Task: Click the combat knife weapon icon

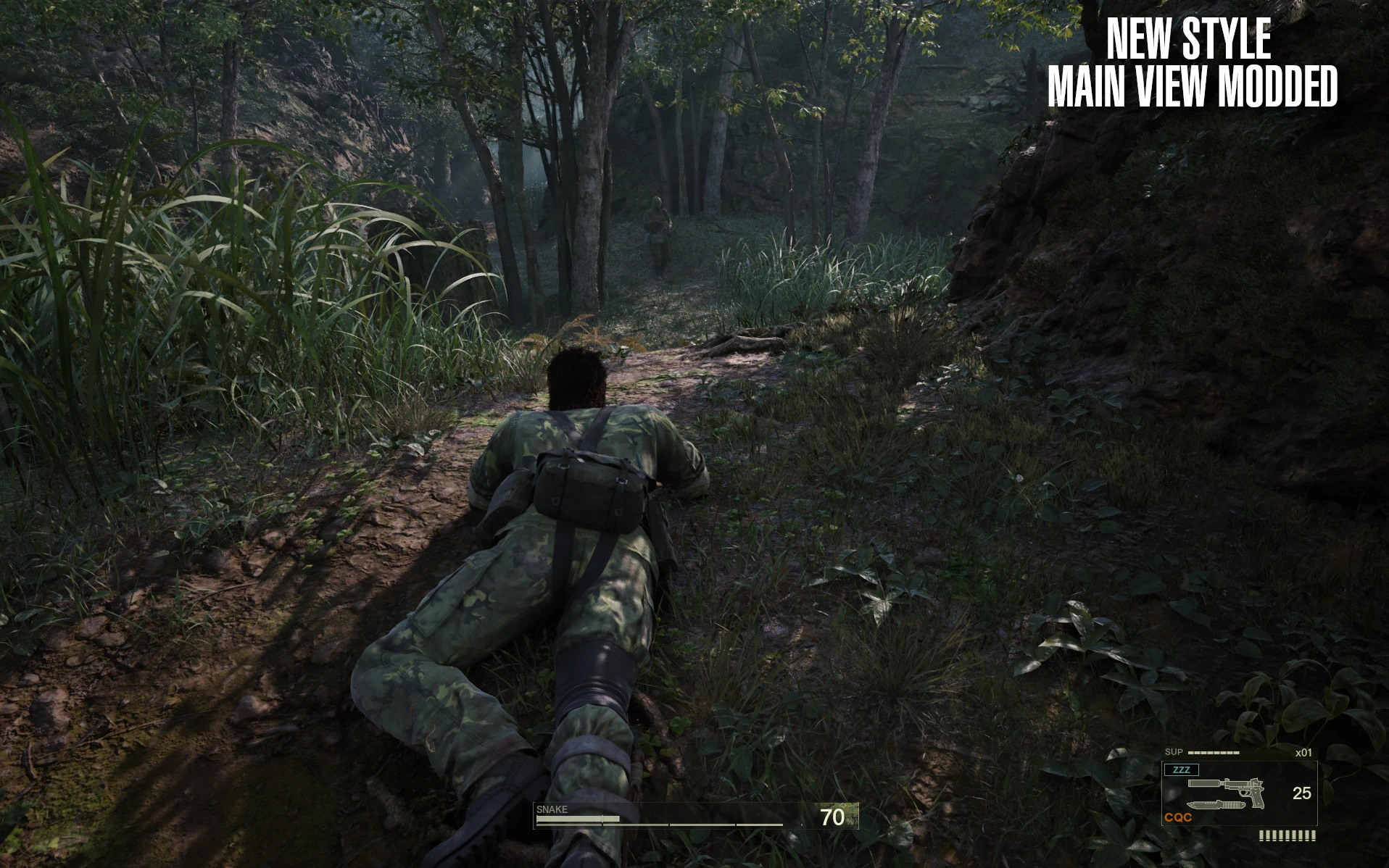Action: click(1214, 805)
